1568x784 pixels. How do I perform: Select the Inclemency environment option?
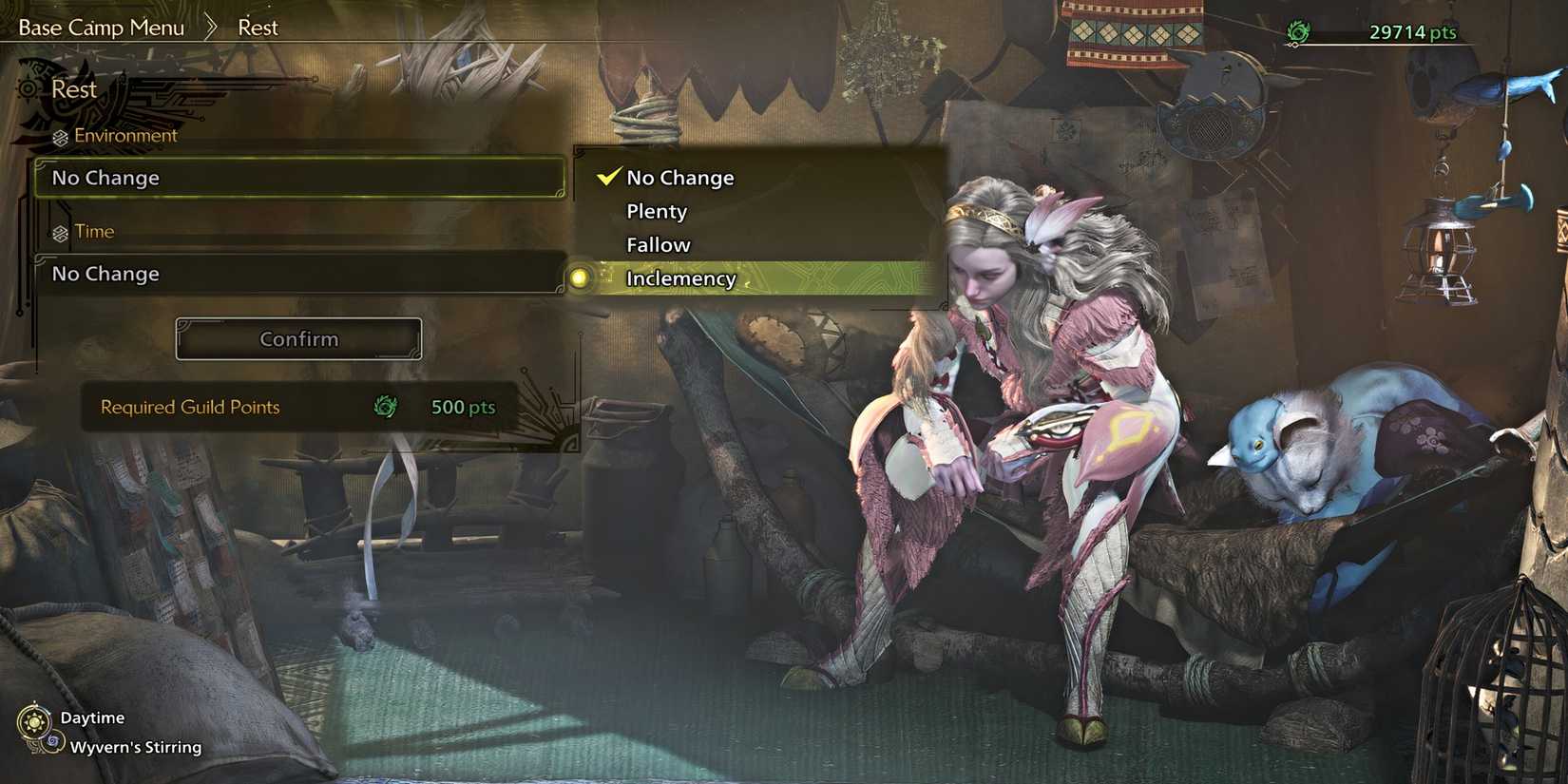point(680,278)
